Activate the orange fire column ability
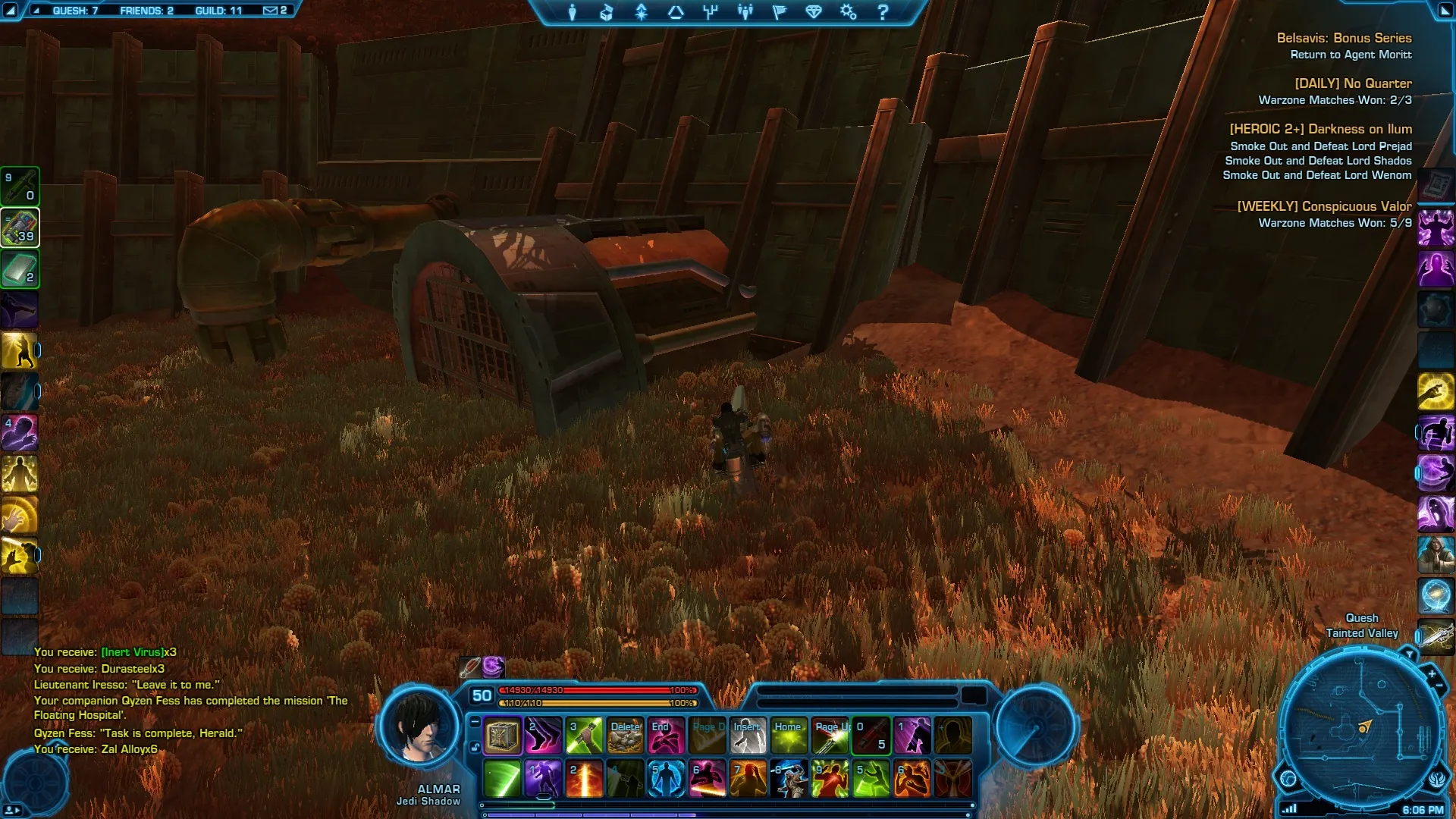1456x819 pixels. 584,779
